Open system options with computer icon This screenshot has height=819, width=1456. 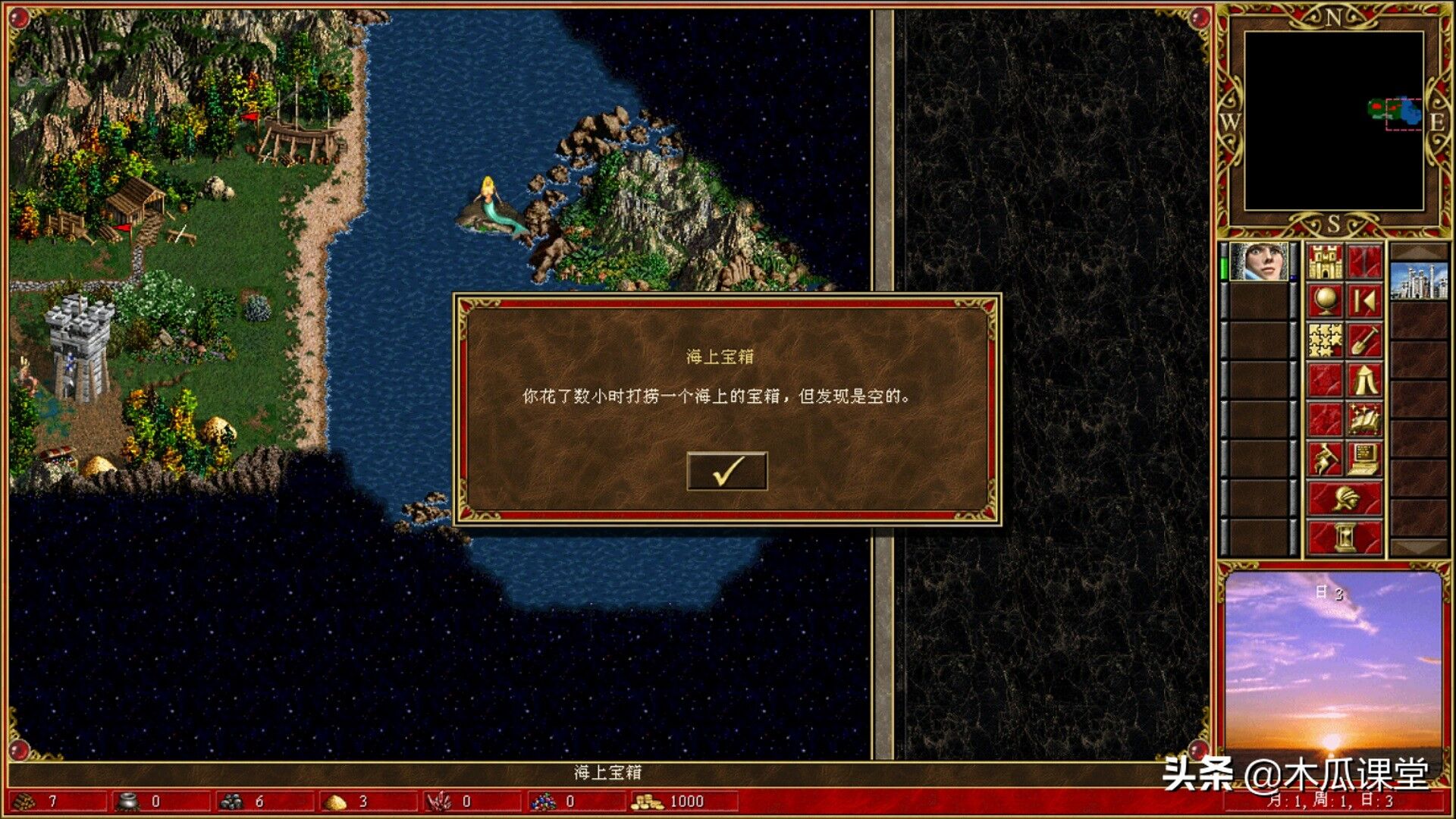[x=1364, y=457]
